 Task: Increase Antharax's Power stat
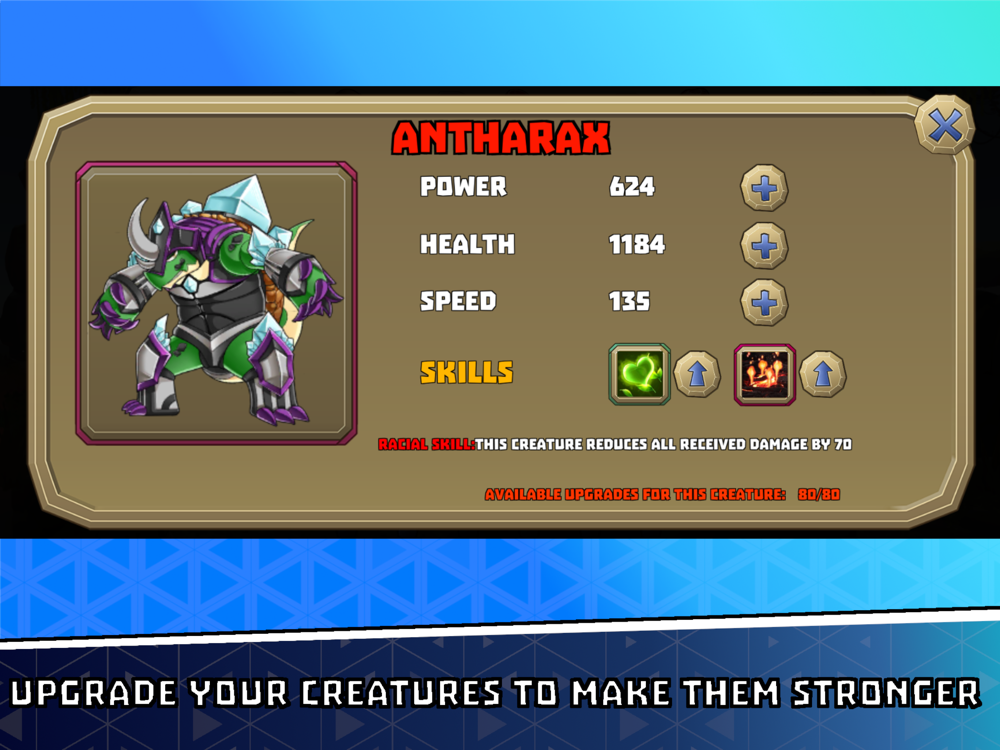764,188
